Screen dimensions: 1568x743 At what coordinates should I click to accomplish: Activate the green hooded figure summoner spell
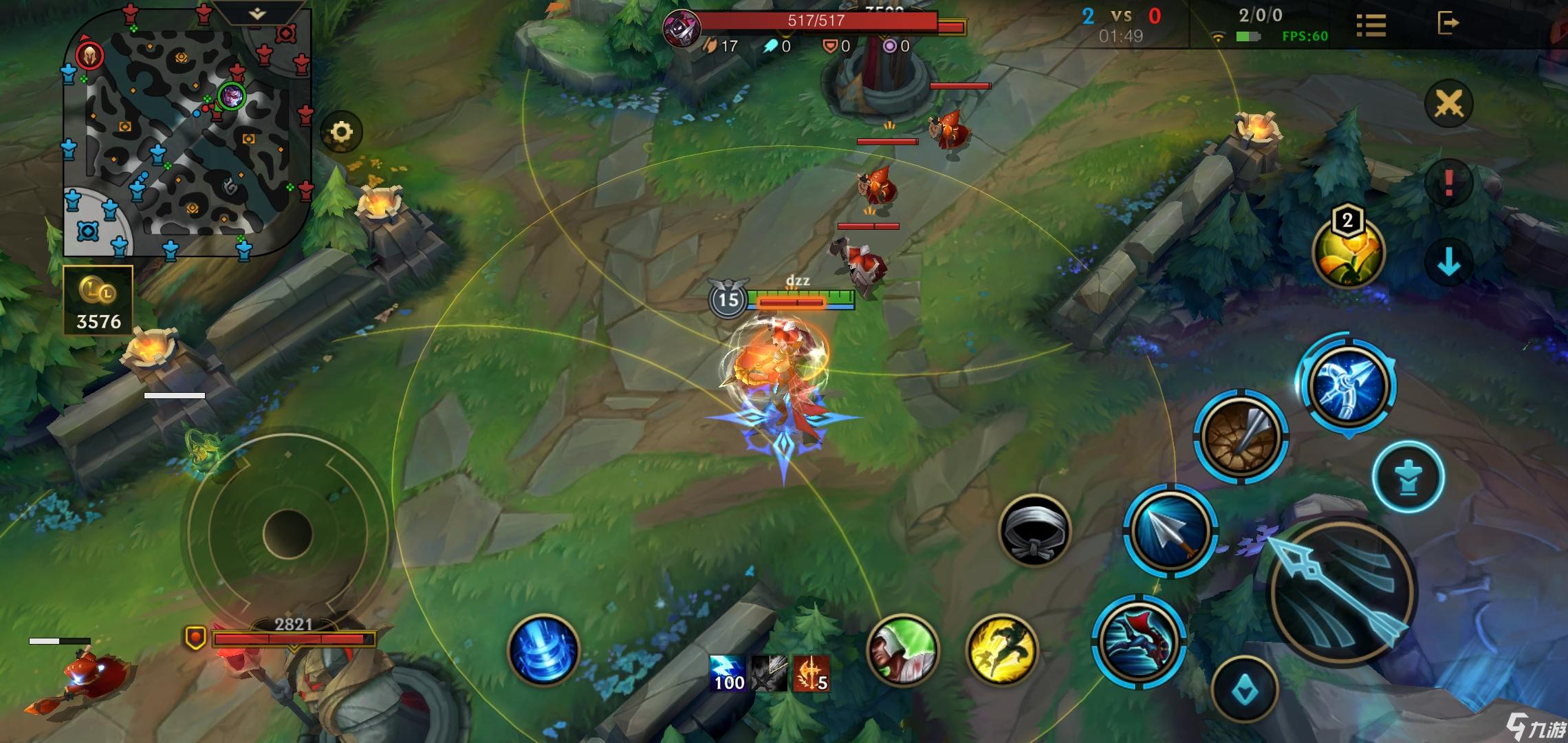(x=902, y=649)
